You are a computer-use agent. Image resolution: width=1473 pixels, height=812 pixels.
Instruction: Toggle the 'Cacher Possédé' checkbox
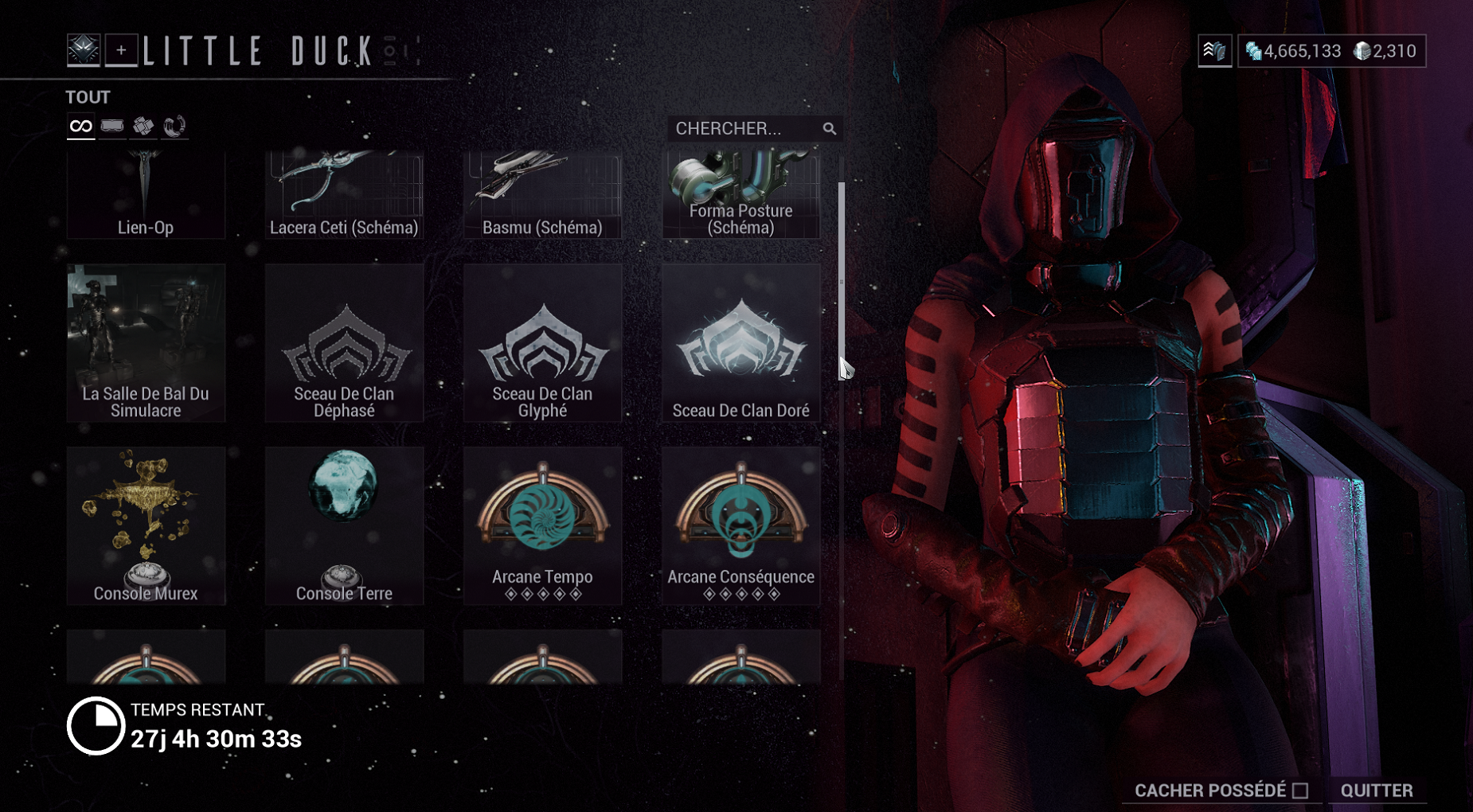coord(1301,791)
